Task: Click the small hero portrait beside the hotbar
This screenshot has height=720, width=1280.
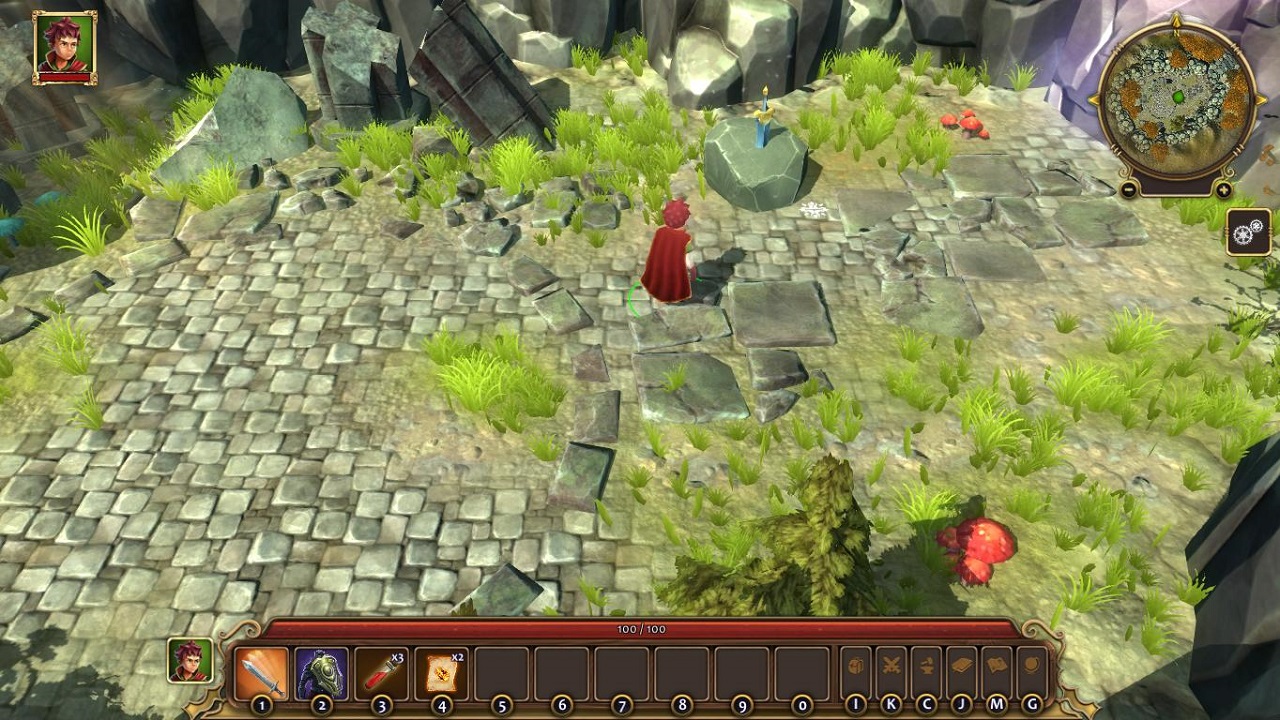Action: [x=190, y=661]
